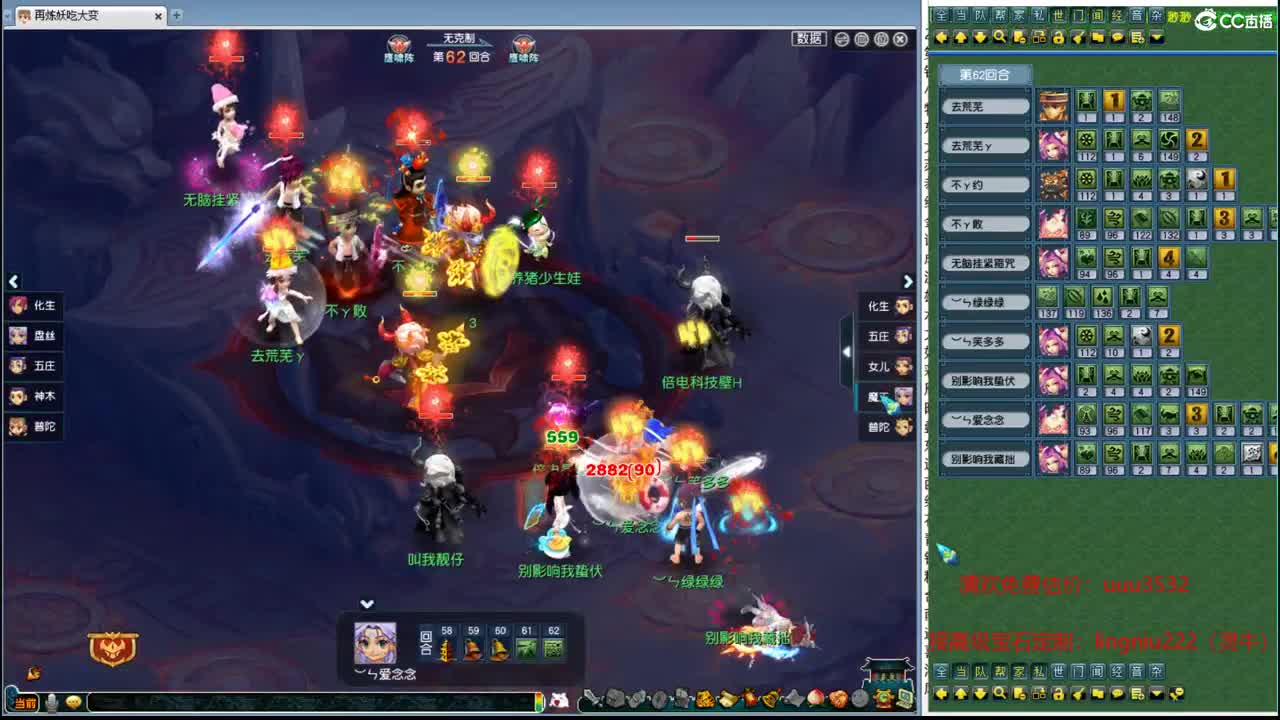This screenshot has height=720, width=1280.
Task: Click the magnifier search icon in CC sidebar toolbar
Action: [x=998, y=37]
